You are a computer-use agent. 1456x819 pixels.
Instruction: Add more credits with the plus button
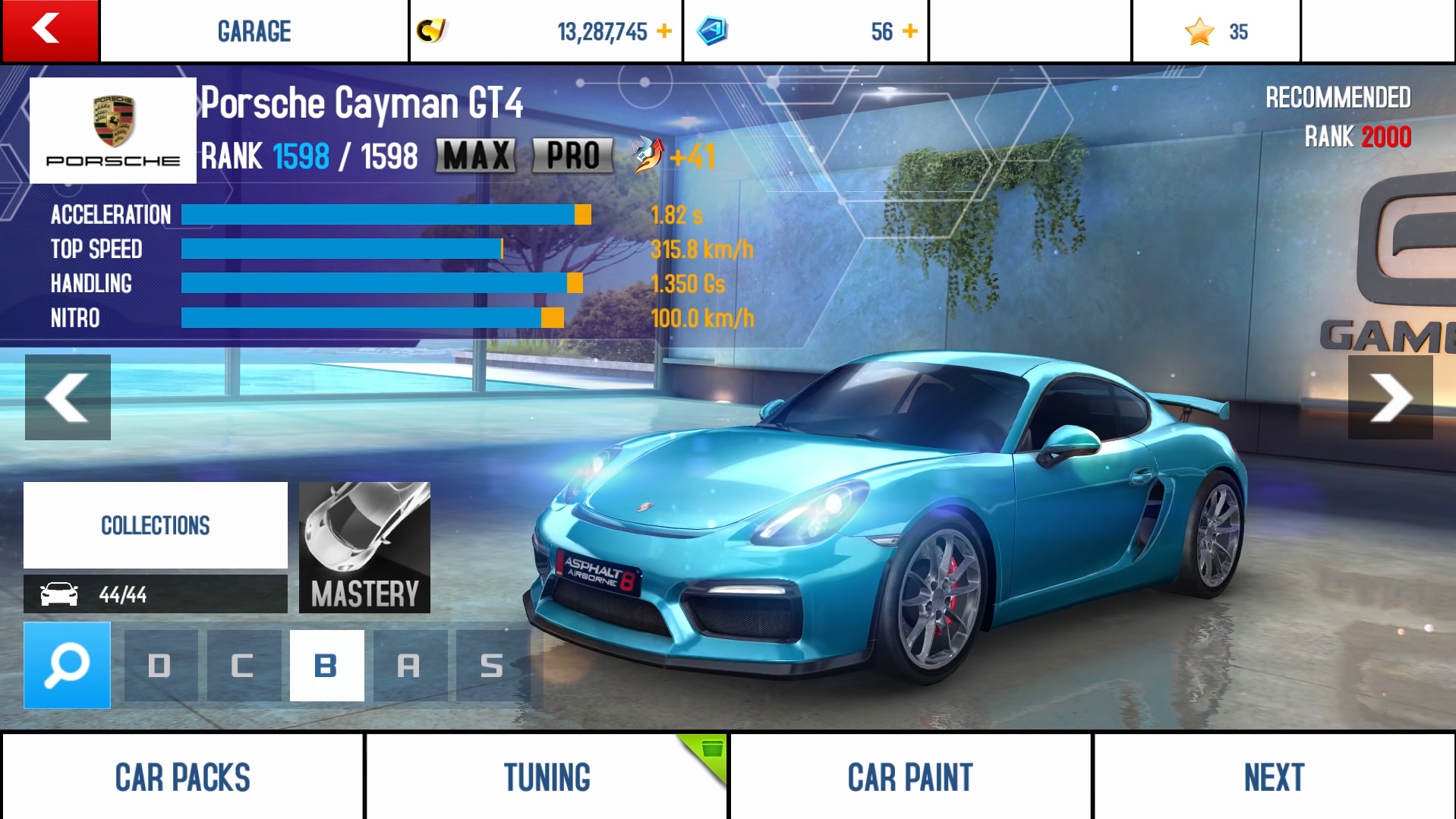pos(664,31)
